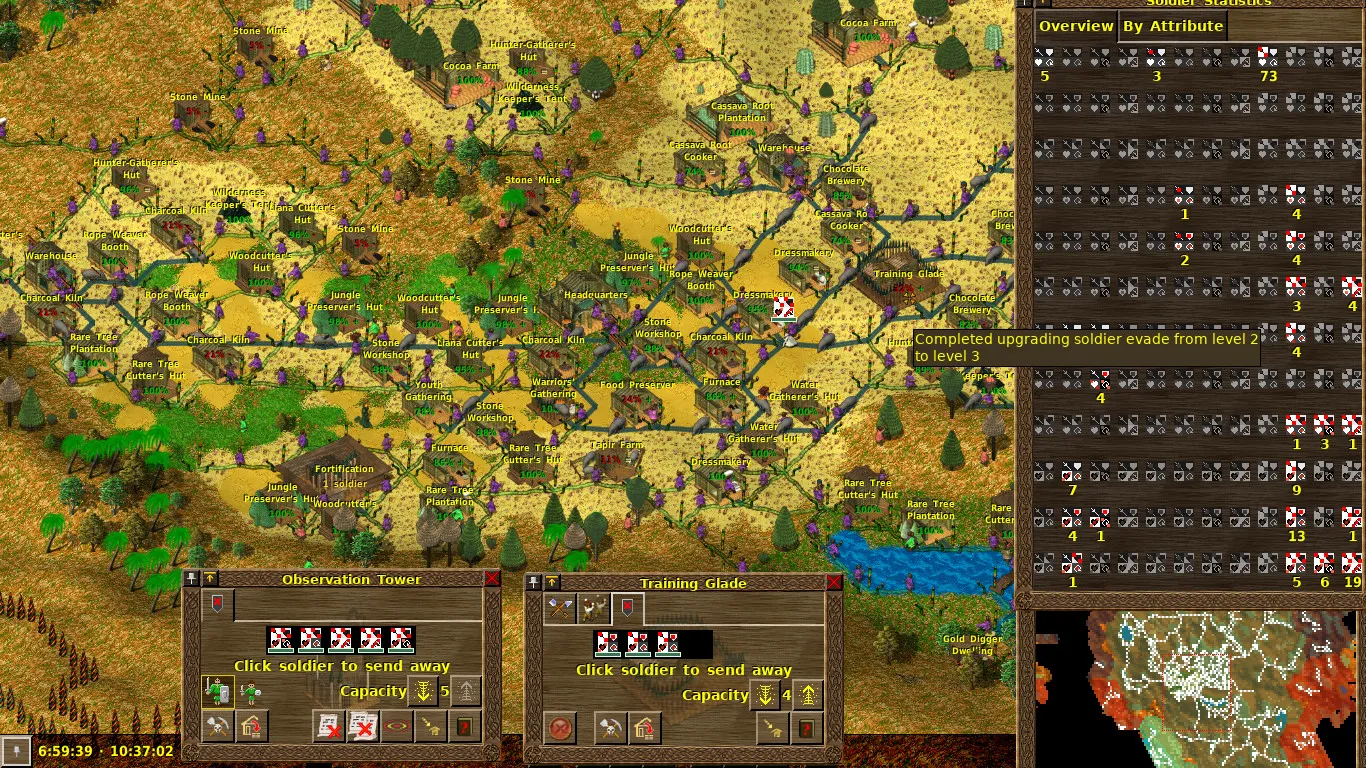Go to the Training Glade building location

point(770,729)
